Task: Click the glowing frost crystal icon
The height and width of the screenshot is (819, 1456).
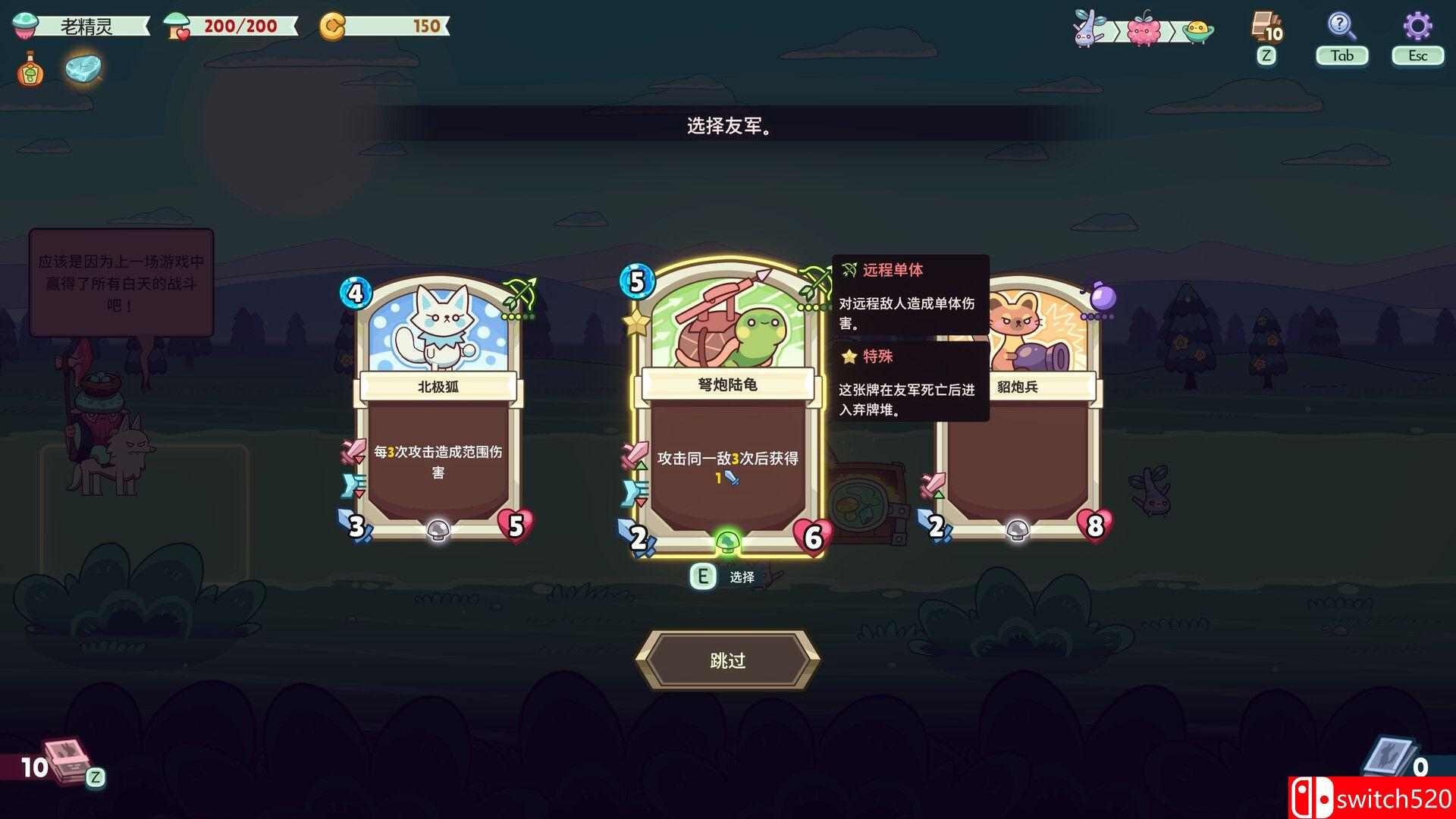Action: point(83,67)
